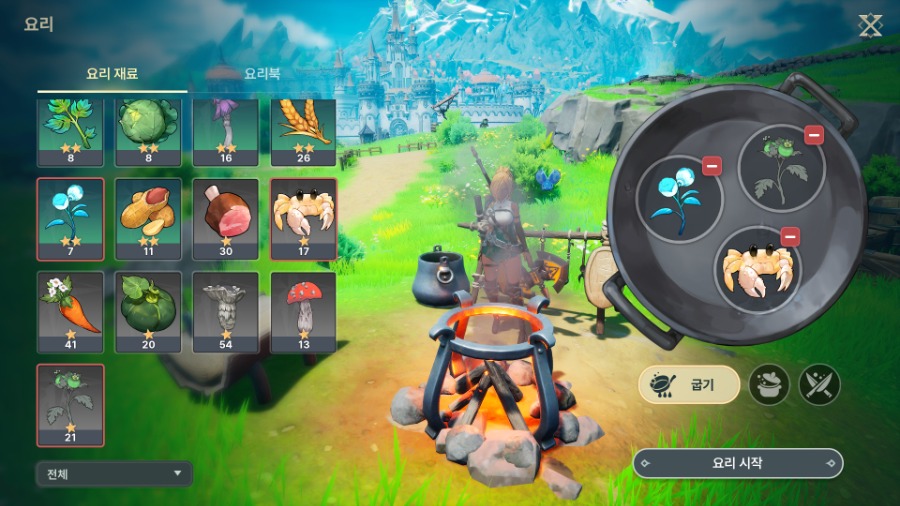
Task: Choose the wheat ingredient slot
Action: (303, 132)
